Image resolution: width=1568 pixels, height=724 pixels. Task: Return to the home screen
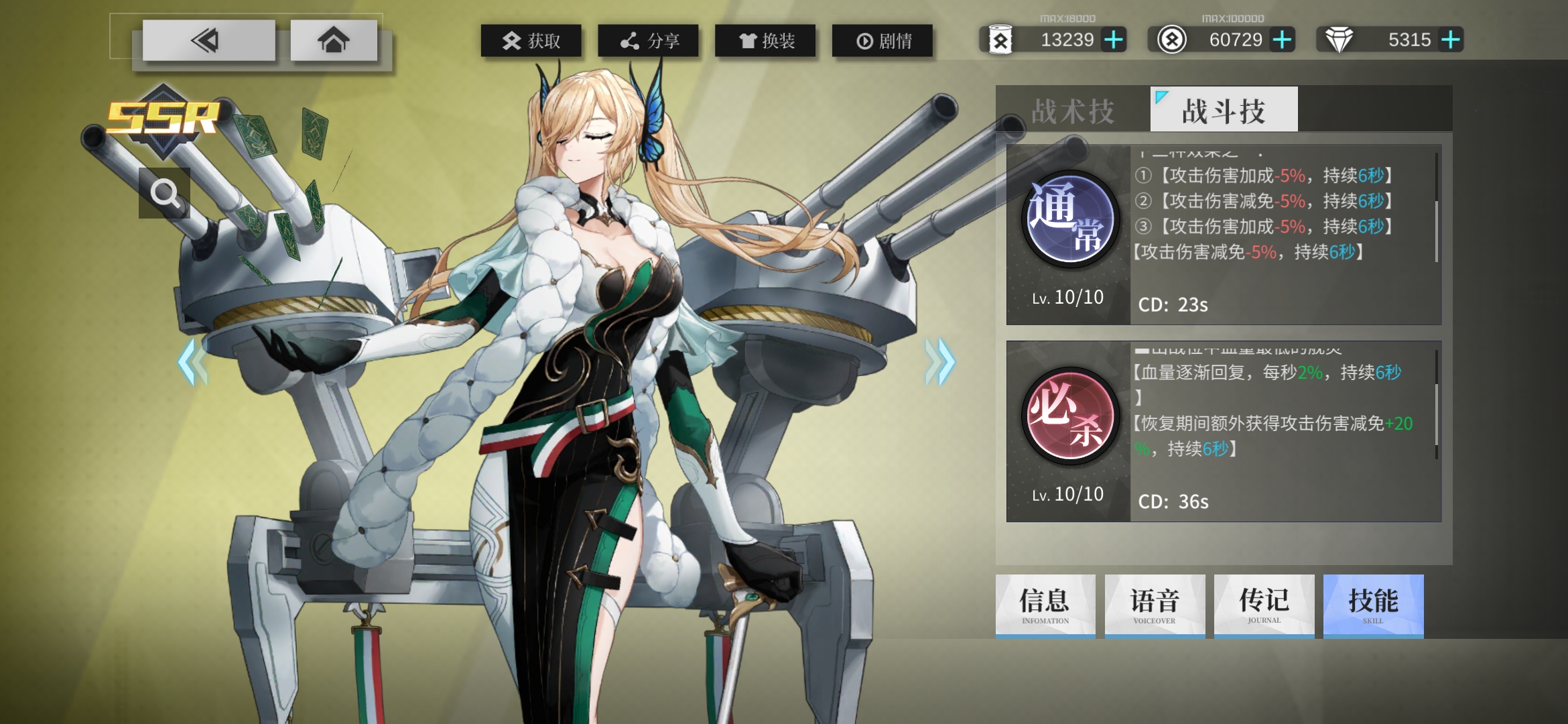click(x=333, y=41)
